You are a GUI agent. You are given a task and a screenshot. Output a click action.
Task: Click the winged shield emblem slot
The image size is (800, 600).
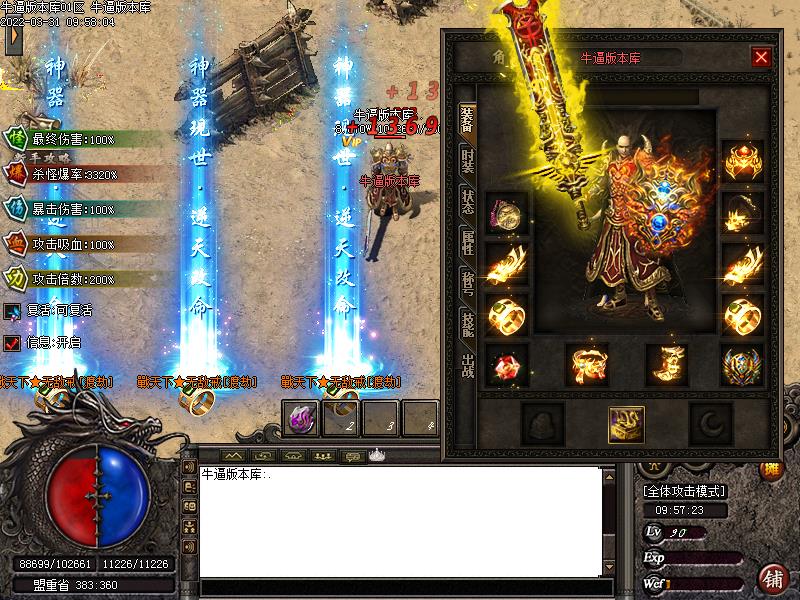742,365
